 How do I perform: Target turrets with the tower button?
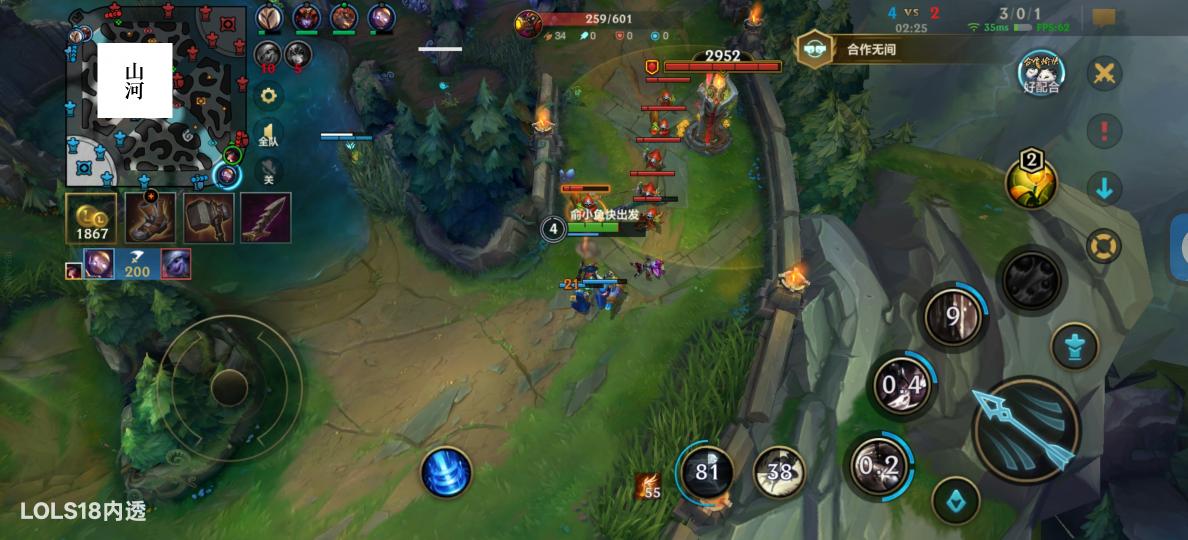pos(1075,346)
